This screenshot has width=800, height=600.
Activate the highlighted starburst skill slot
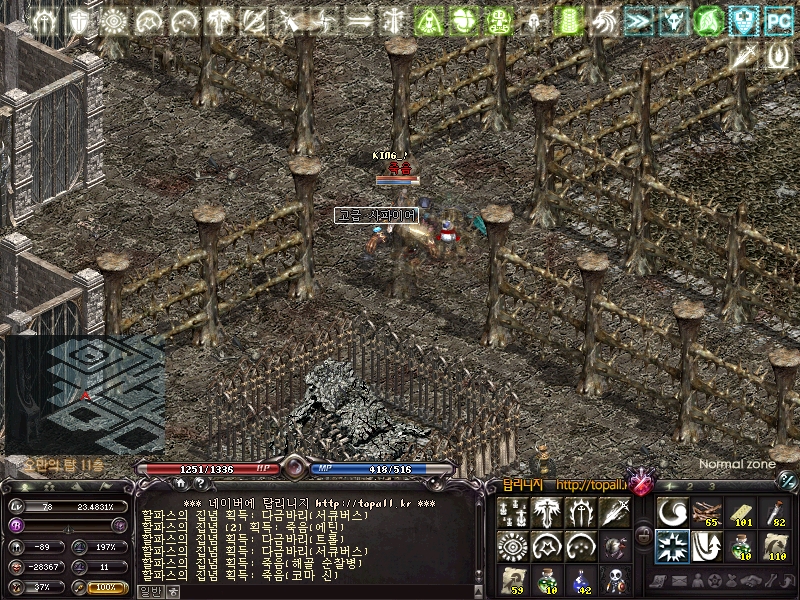(672, 546)
